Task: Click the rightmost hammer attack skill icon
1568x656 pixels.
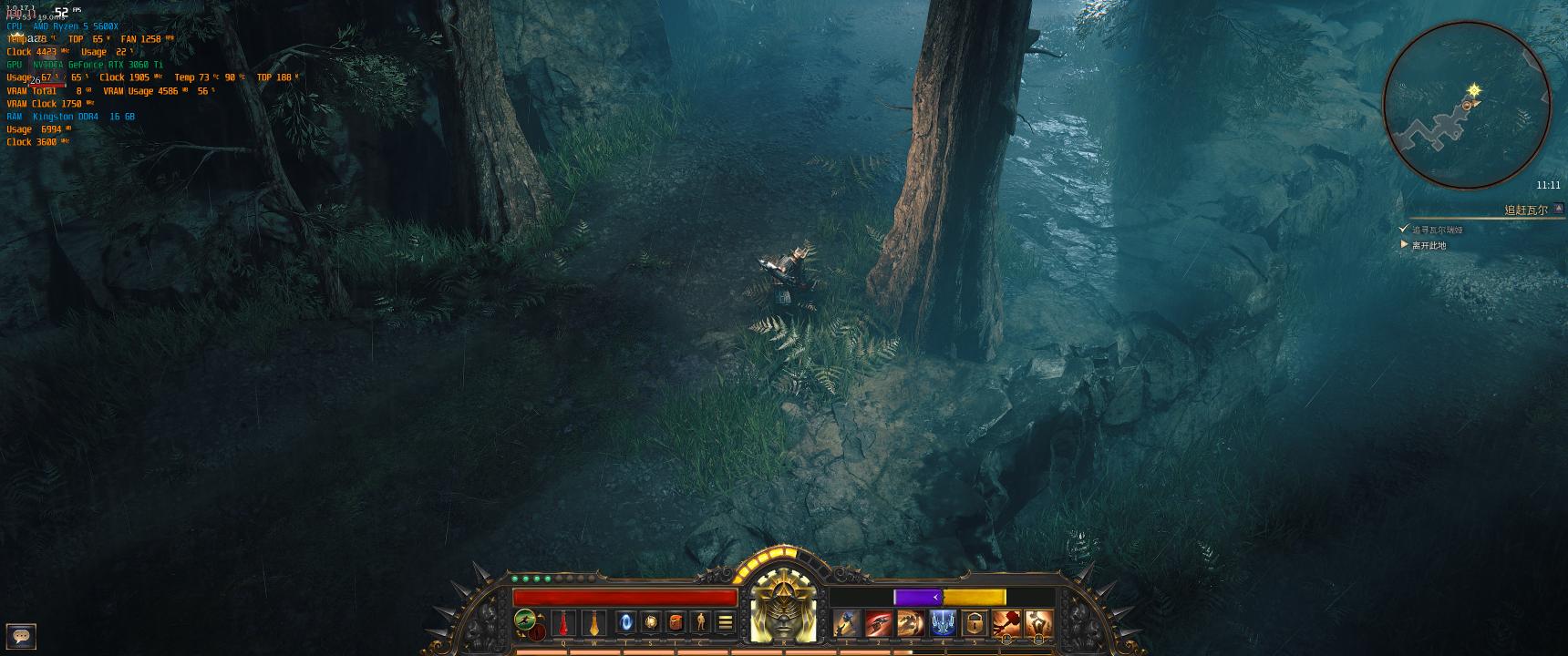Action: [x=1038, y=622]
